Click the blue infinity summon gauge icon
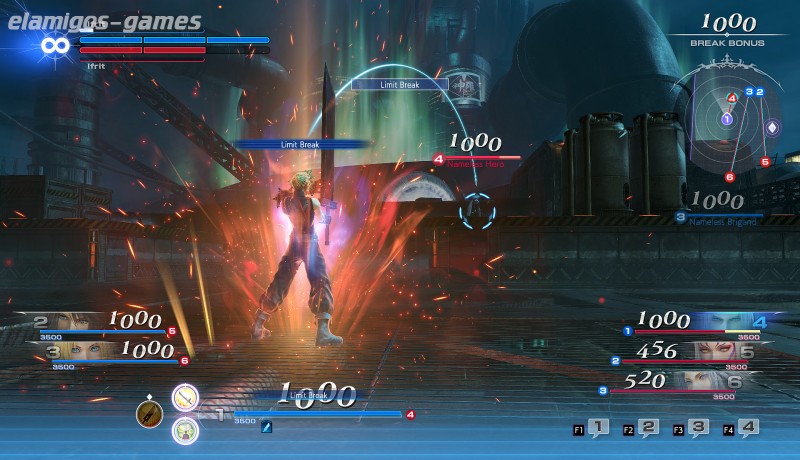This screenshot has height=460, width=800. click(53, 45)
